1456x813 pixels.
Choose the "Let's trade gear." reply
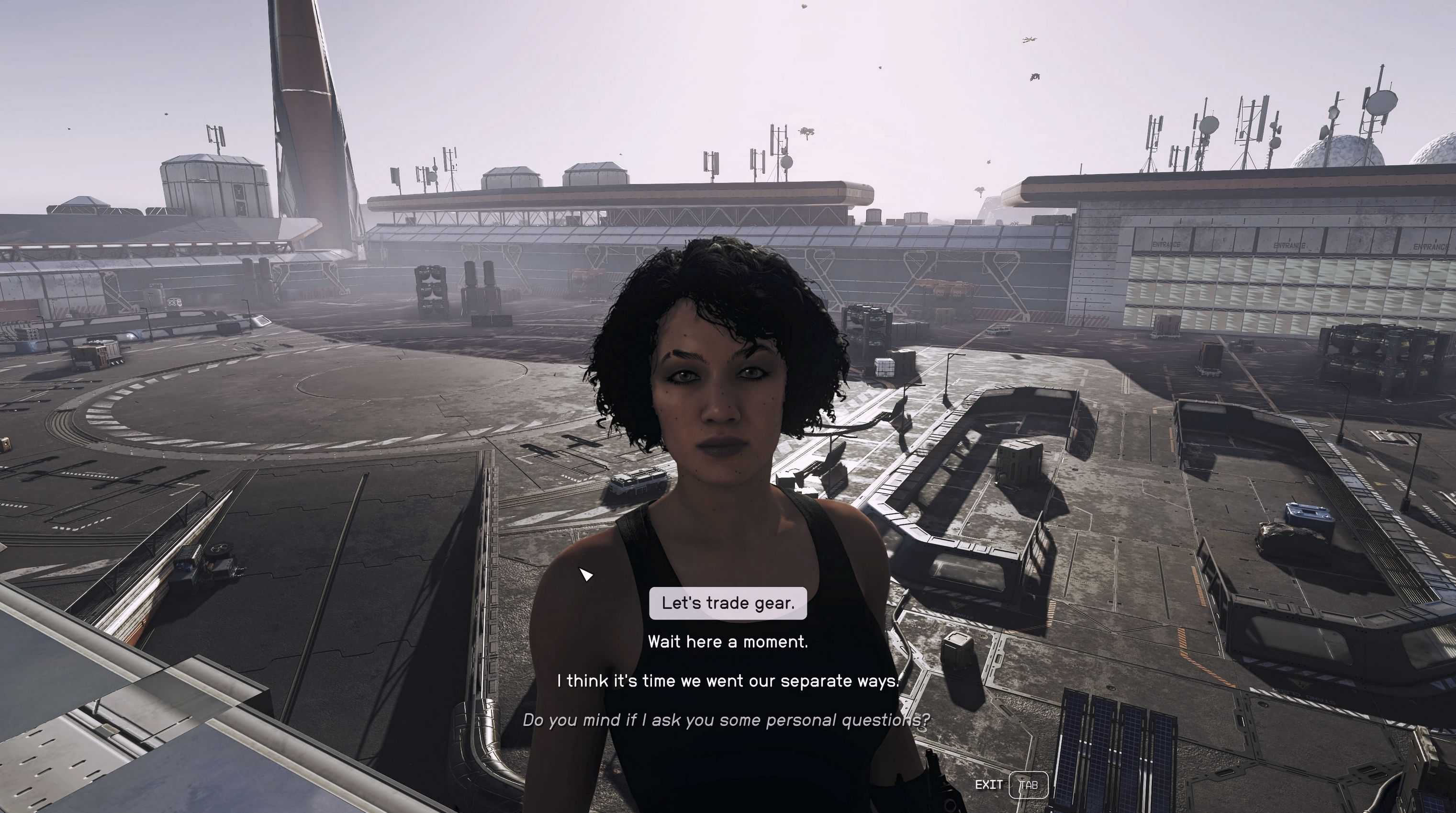[x=728, y=603]
